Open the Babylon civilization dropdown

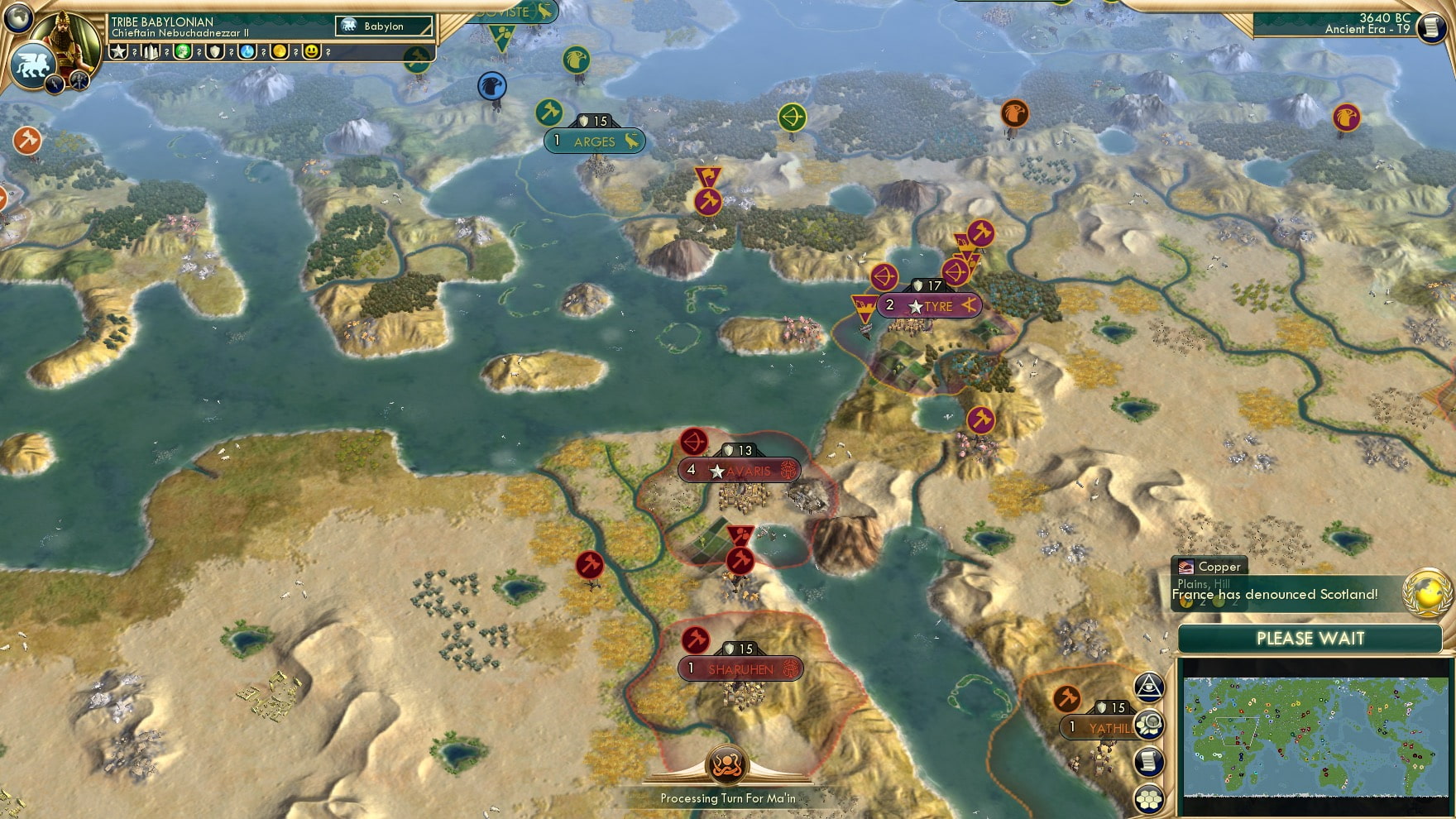click(382, 26)
